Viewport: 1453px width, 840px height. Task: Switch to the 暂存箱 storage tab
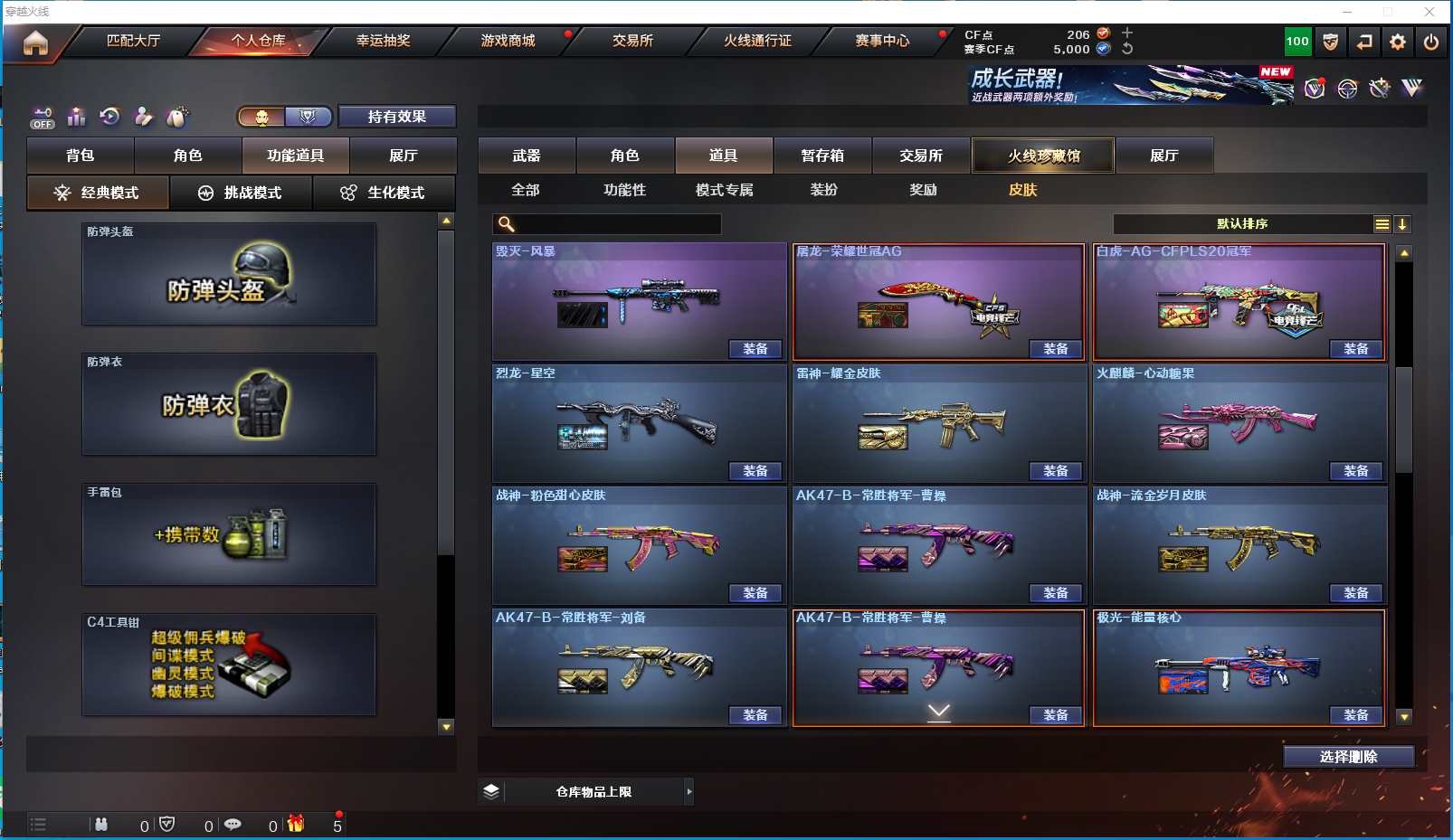[x=822, y=156]
